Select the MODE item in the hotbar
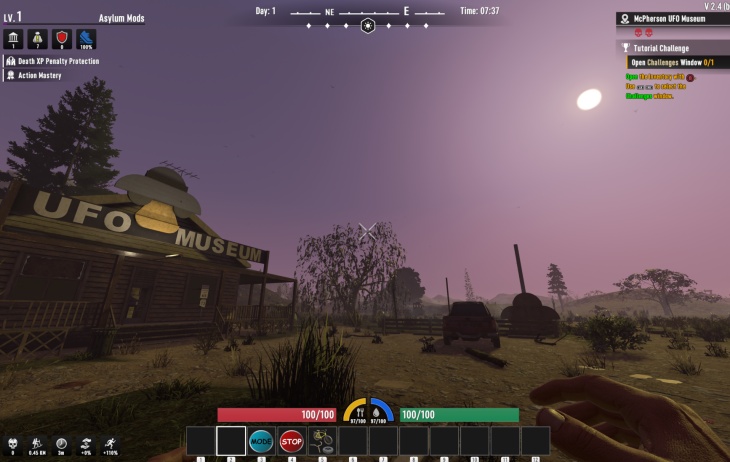The image size is (730, 462). point(261,441)
